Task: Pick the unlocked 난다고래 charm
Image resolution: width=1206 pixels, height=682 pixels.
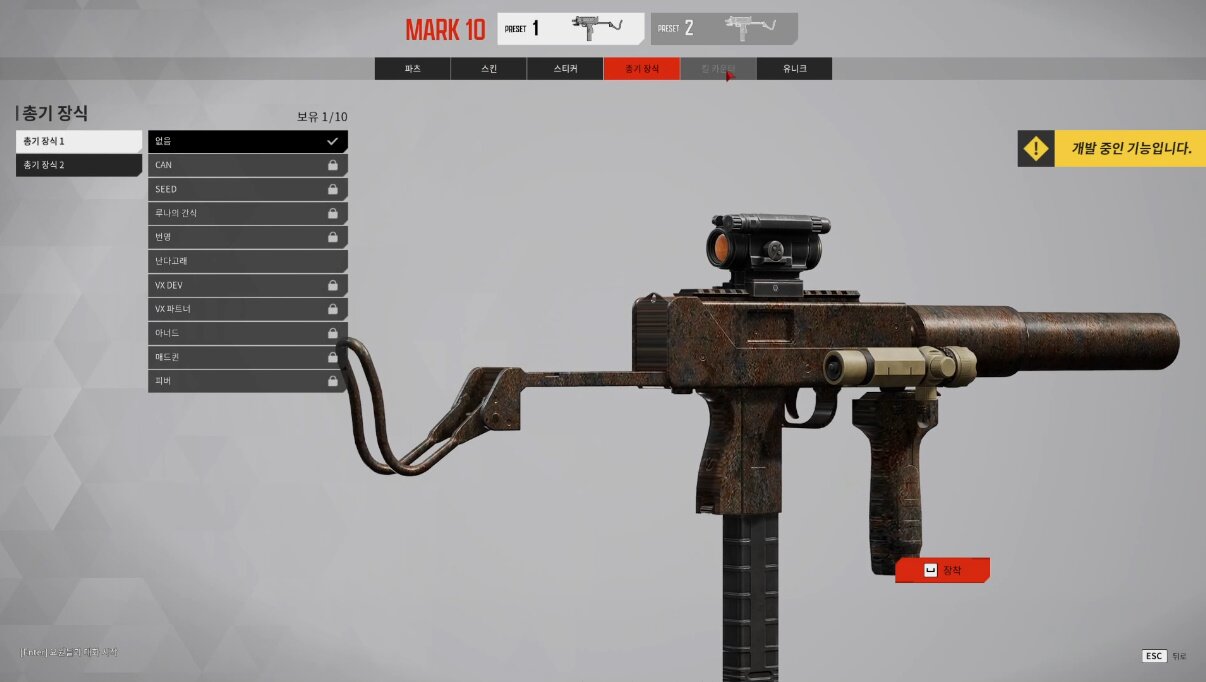Action: point(247,261)
